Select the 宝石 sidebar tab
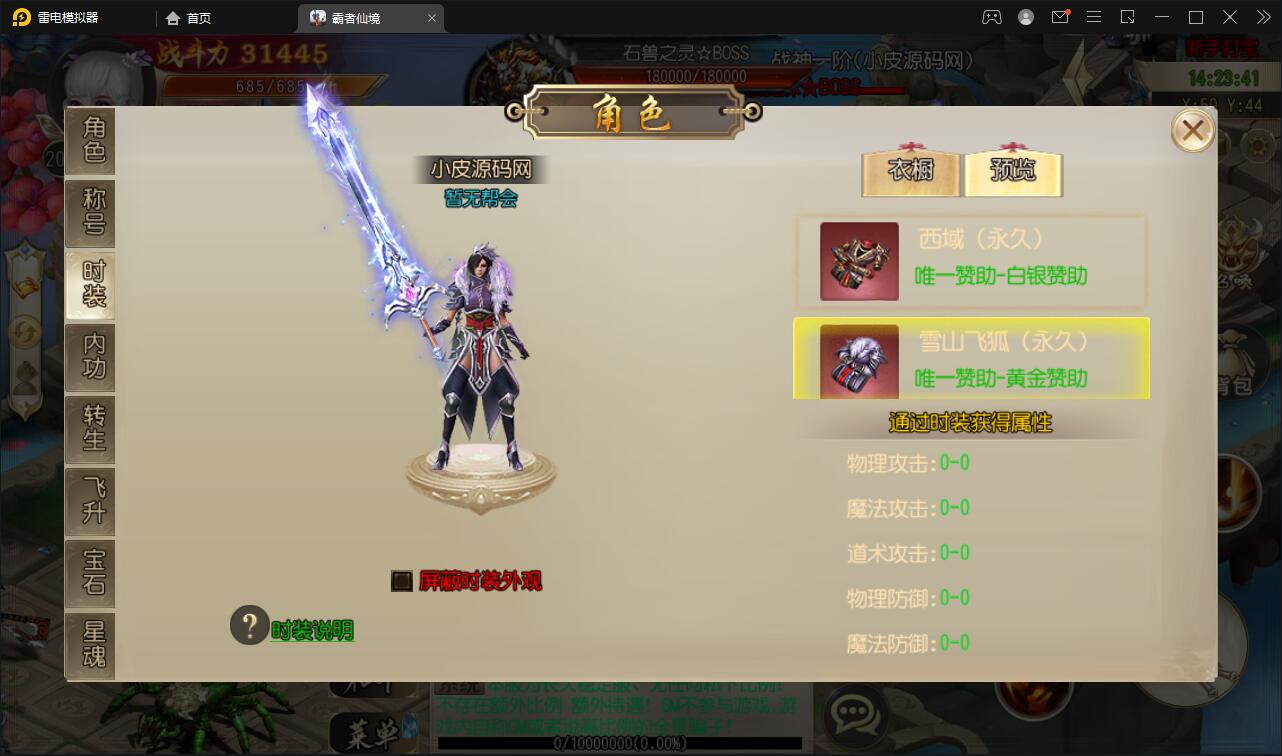Screen dimensions: 1282x756 90,573
